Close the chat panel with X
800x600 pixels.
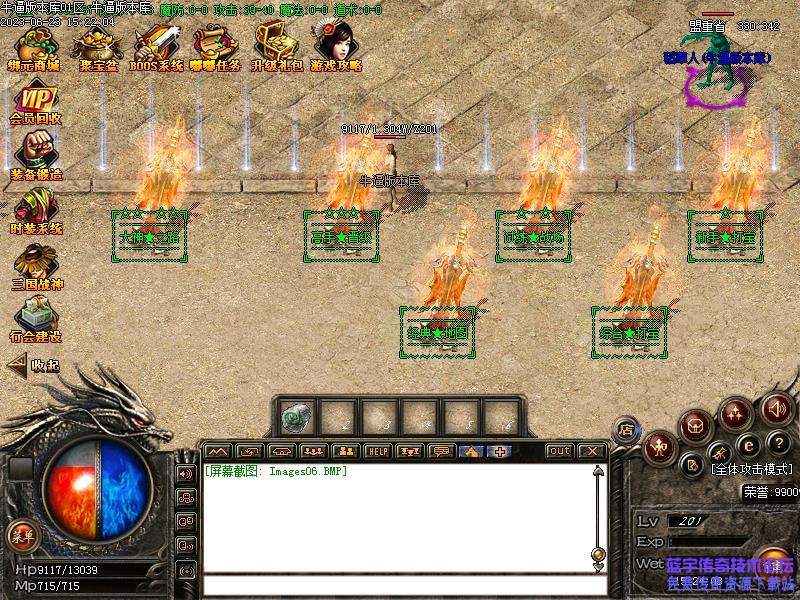(x=591, y=451)
